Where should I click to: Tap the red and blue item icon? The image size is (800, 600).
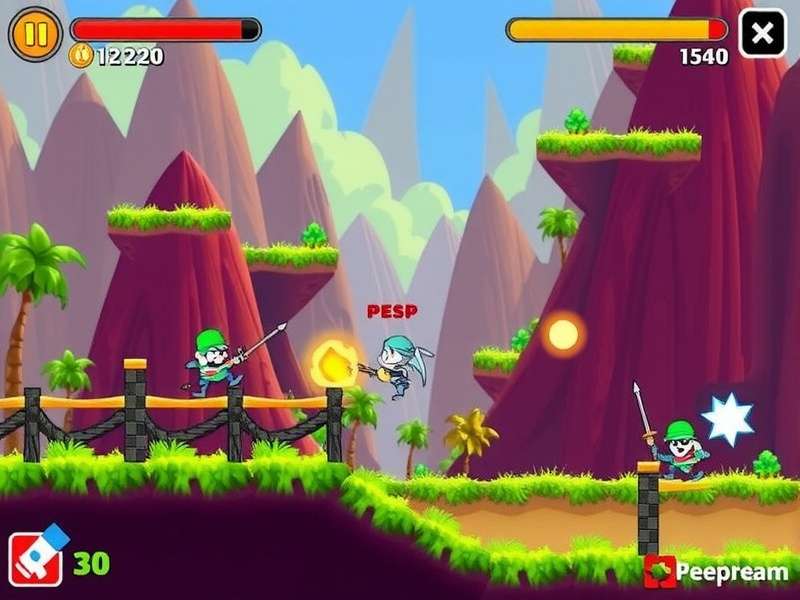pyautogui.click(x=37, y=558)
